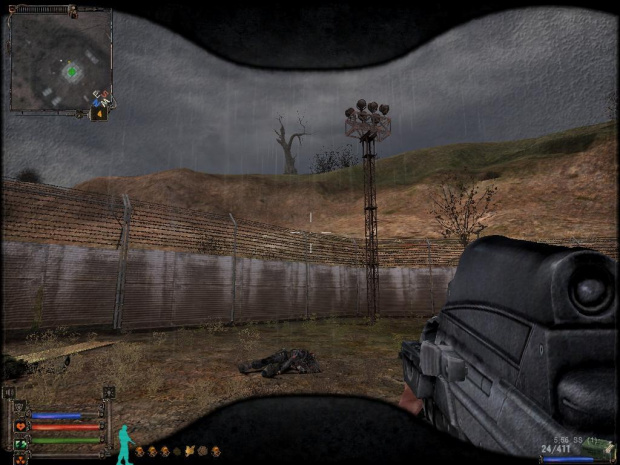The height and width of the screenshot is (465, 620).
Task: Click the green stamina icon
Action: click(x=21, y=441)
